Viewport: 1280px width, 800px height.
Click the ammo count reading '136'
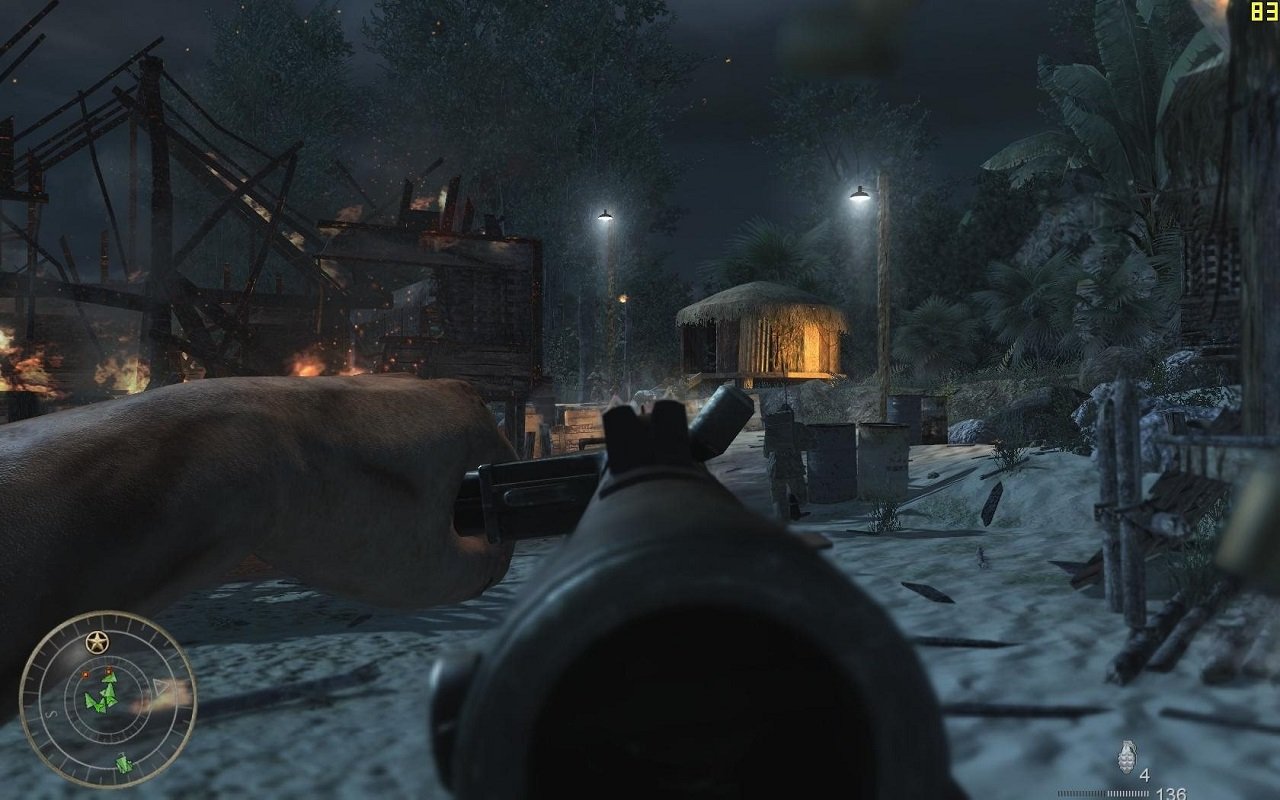click(1170, 792)
